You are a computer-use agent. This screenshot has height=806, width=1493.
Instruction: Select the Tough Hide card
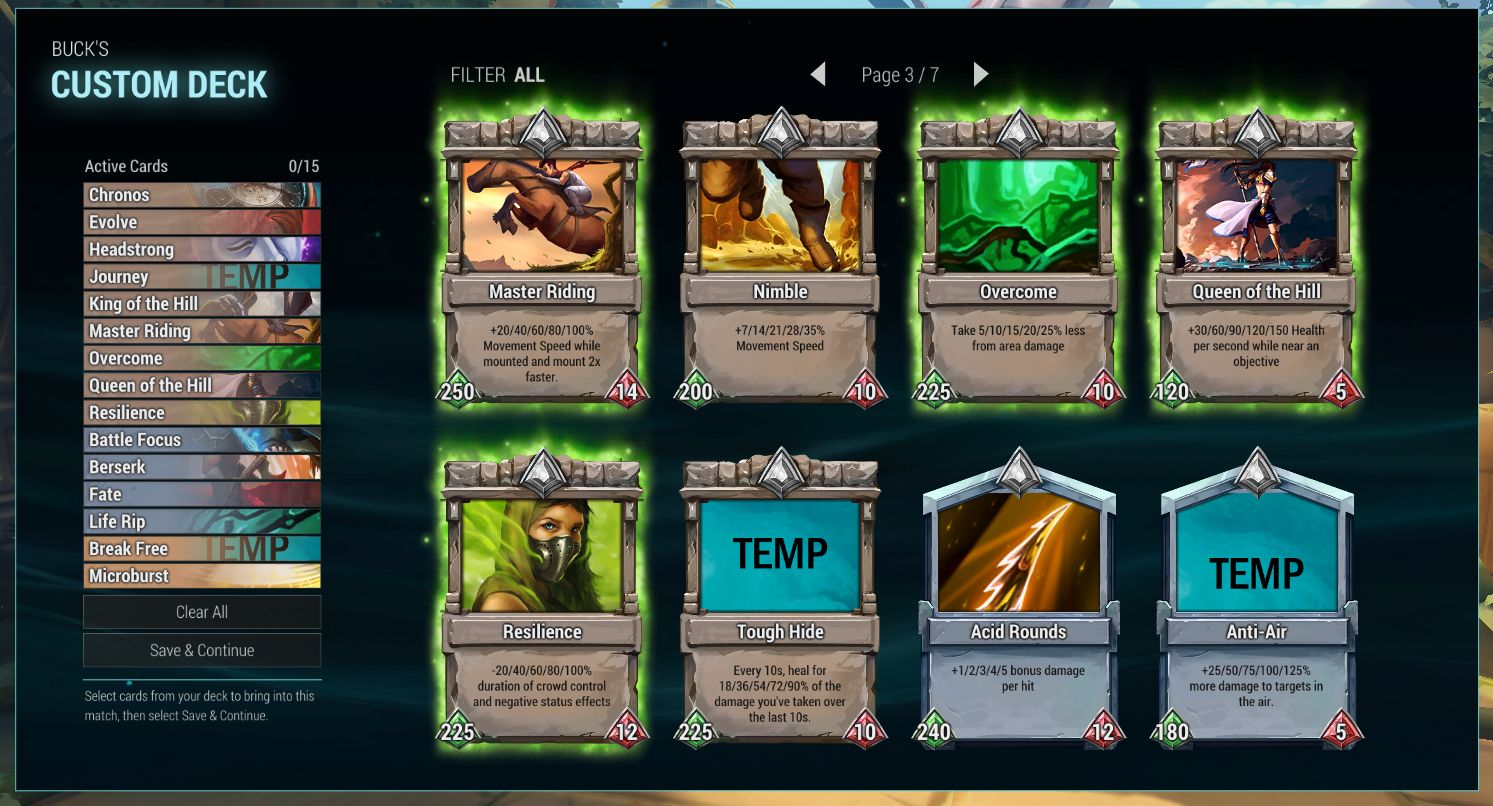(x=780, y=600)
